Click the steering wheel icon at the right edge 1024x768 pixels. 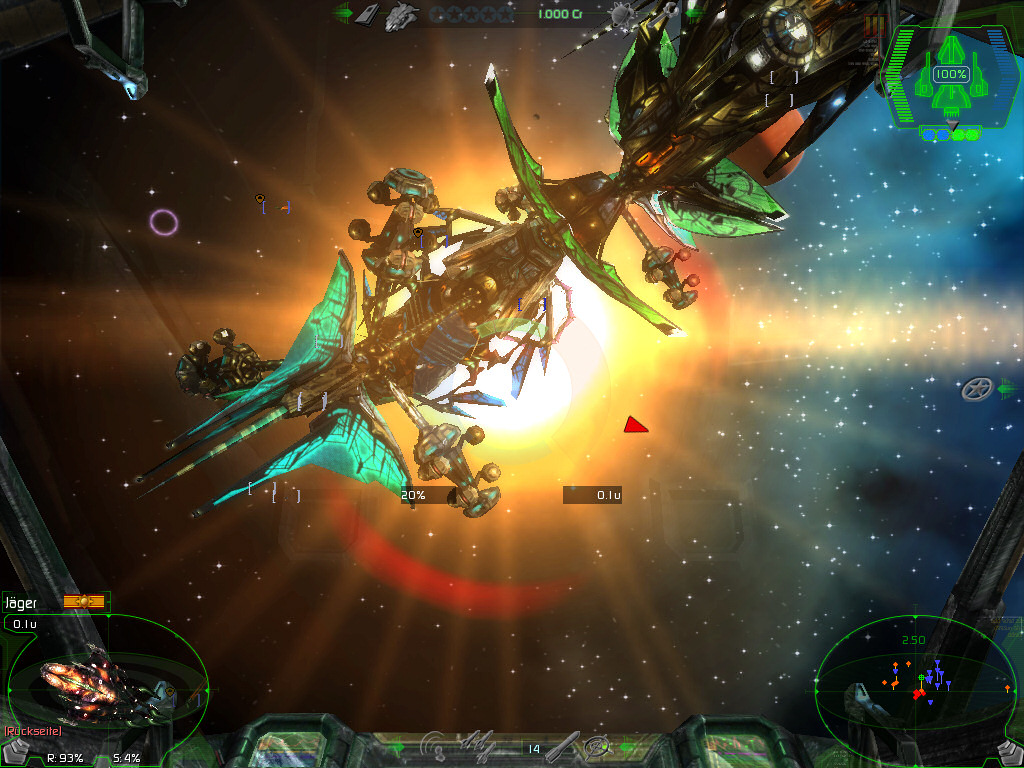[x=976, y=389]
